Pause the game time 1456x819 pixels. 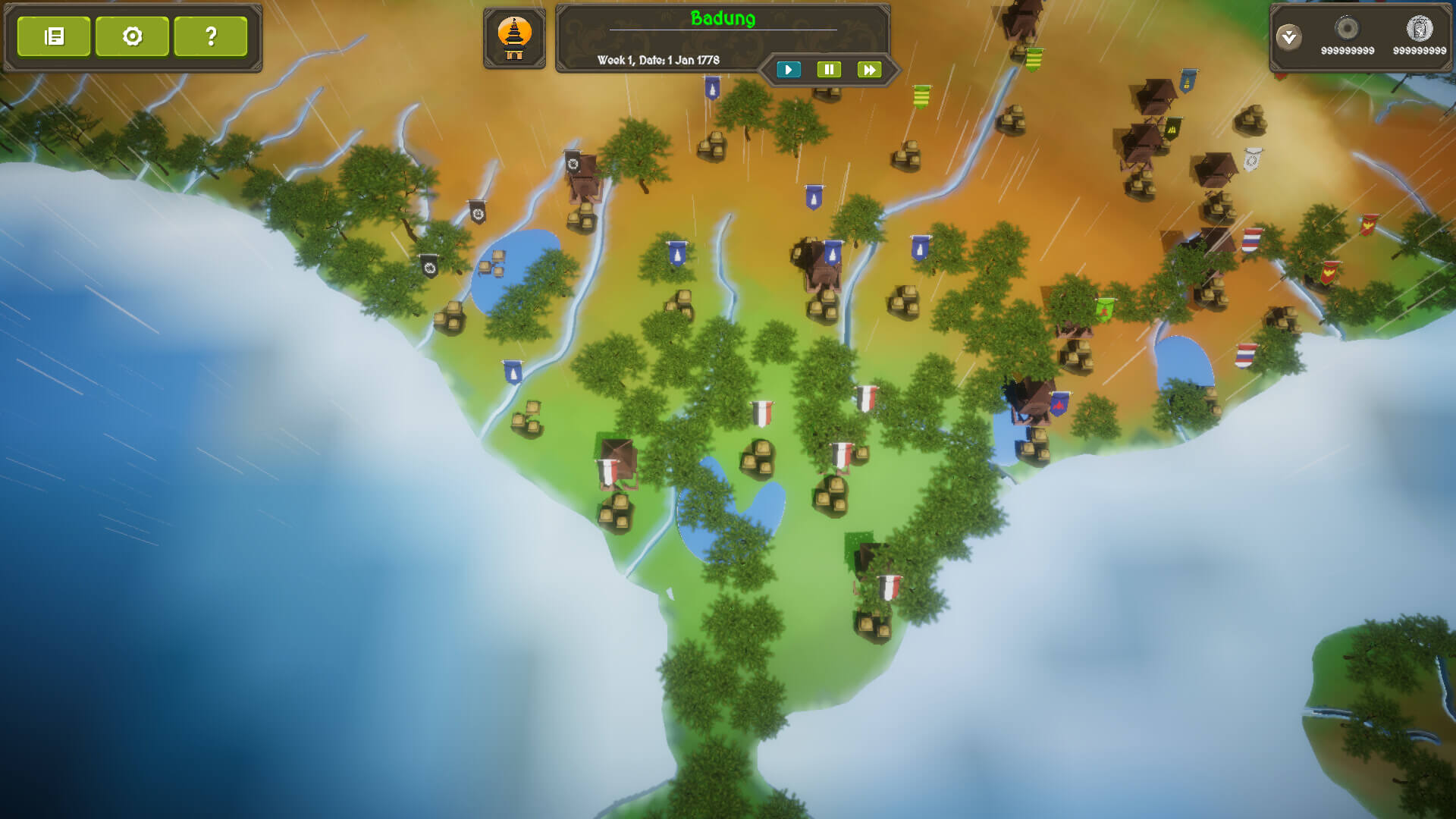point(829,70)
